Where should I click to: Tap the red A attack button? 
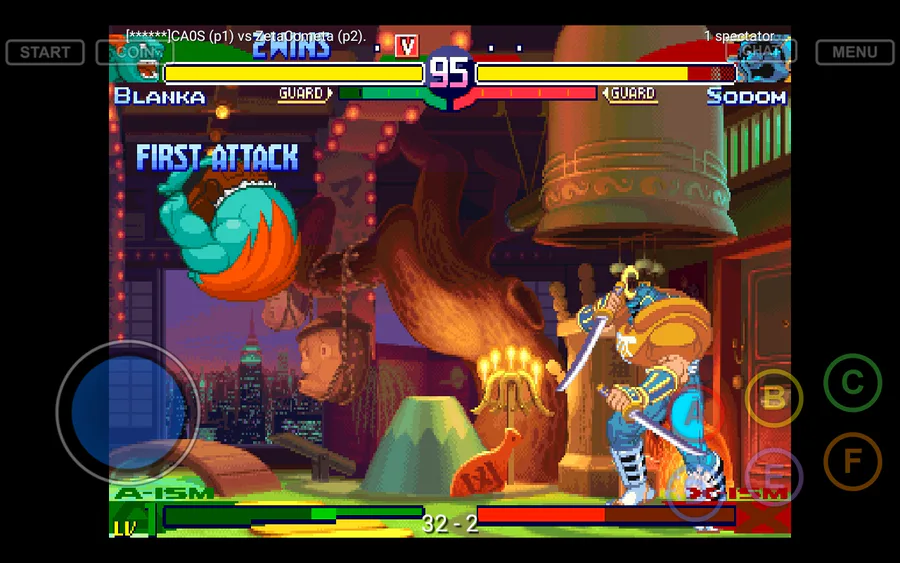(x=694, y=413)
